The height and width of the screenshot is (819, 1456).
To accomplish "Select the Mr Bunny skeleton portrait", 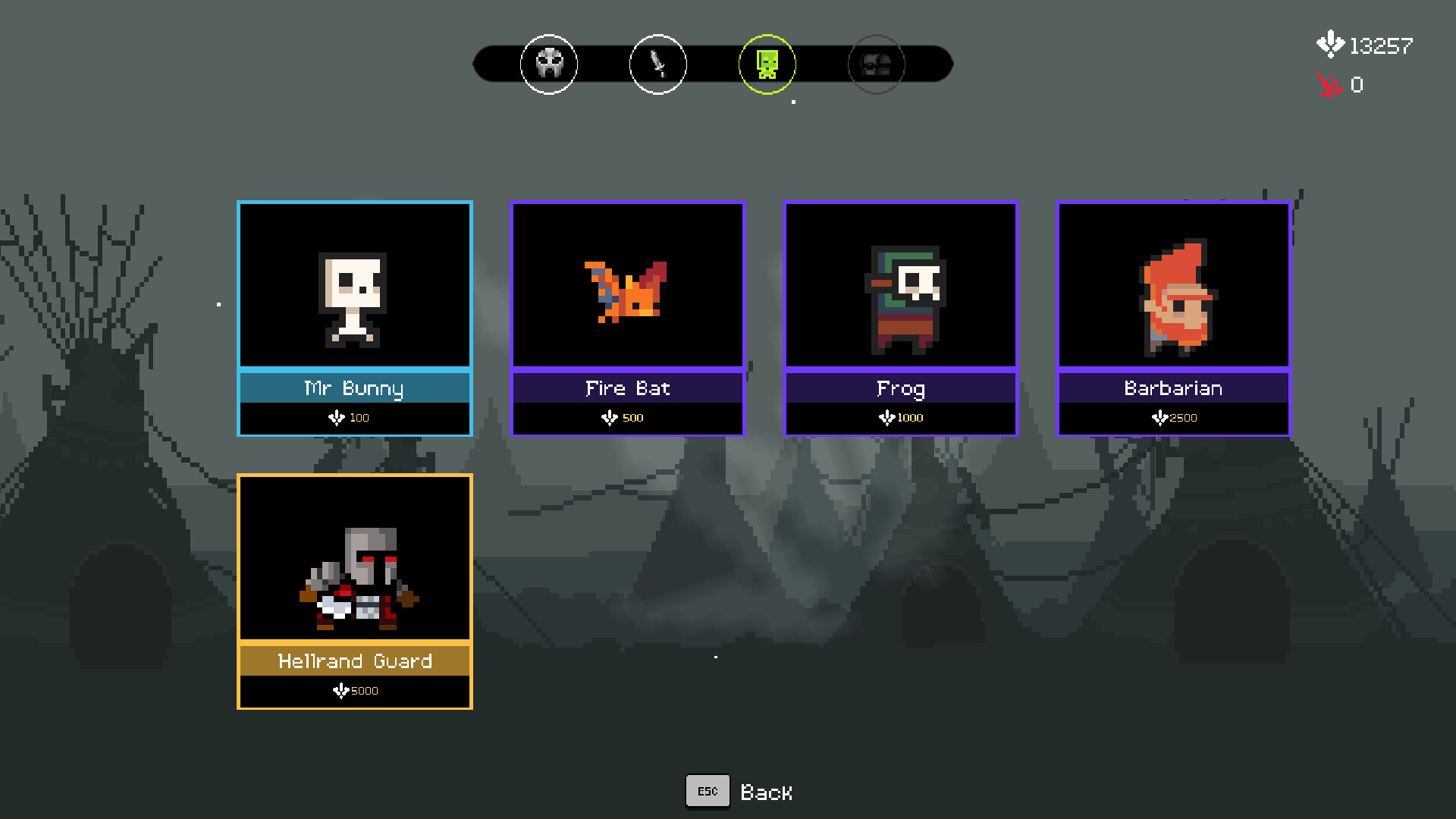I will [x=354, y=285].
